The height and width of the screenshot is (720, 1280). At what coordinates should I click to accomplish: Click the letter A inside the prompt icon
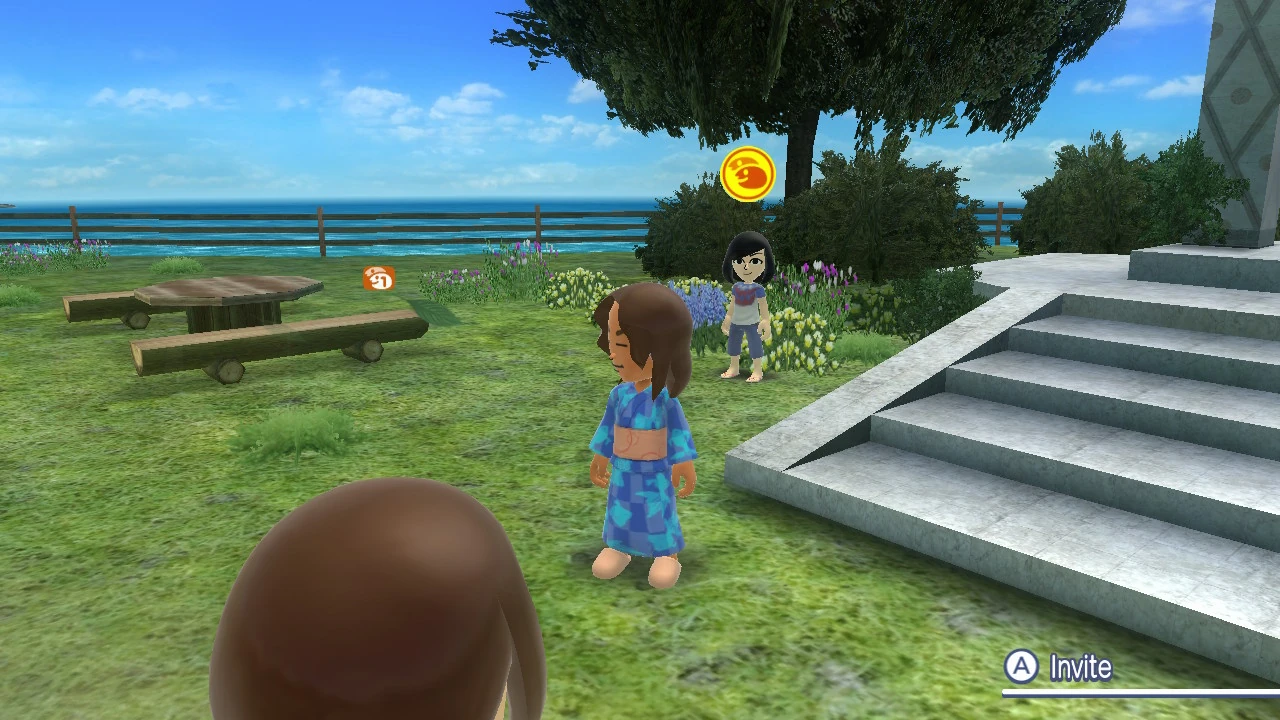1021,667
